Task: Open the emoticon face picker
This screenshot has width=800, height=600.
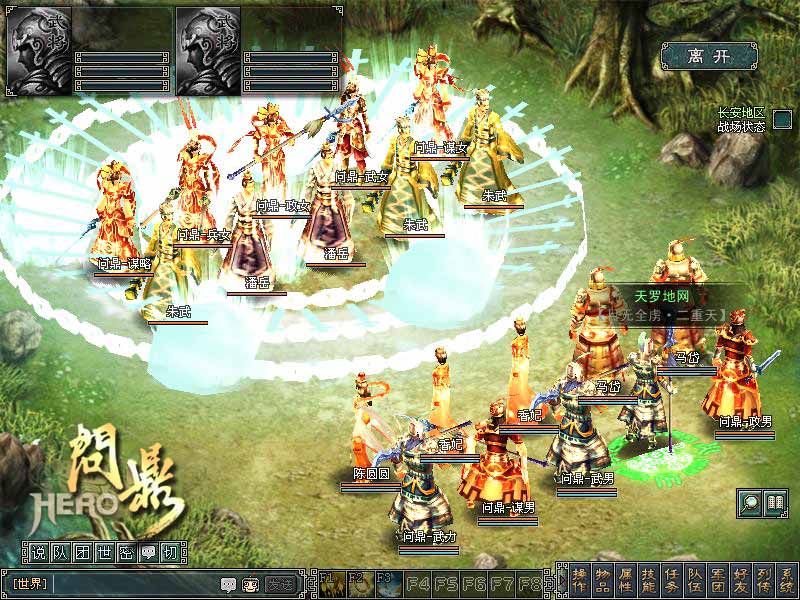Action: click(249, 584)
